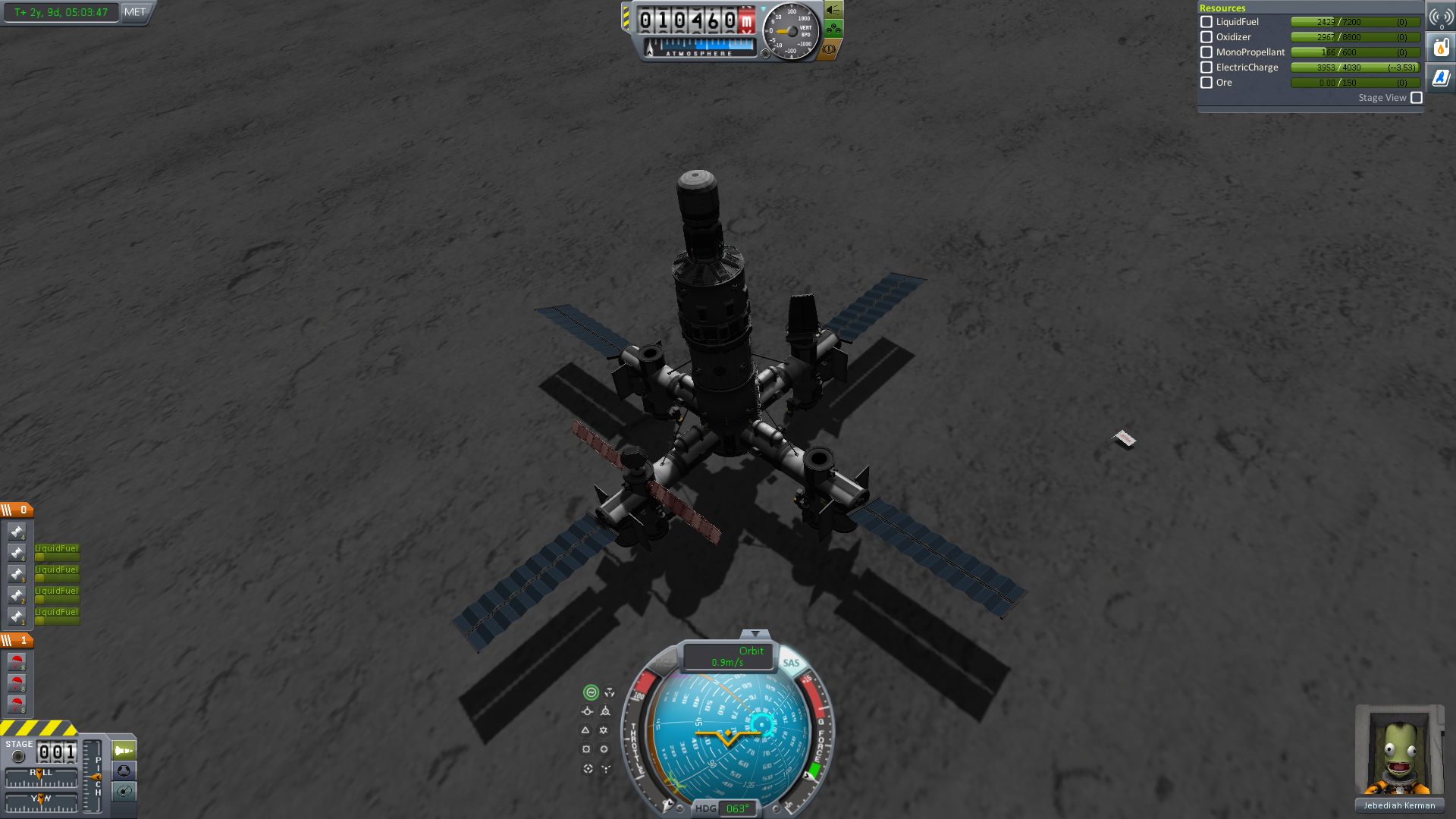
Task: Open the comm network signal icon
Action: pos(1441,17)
